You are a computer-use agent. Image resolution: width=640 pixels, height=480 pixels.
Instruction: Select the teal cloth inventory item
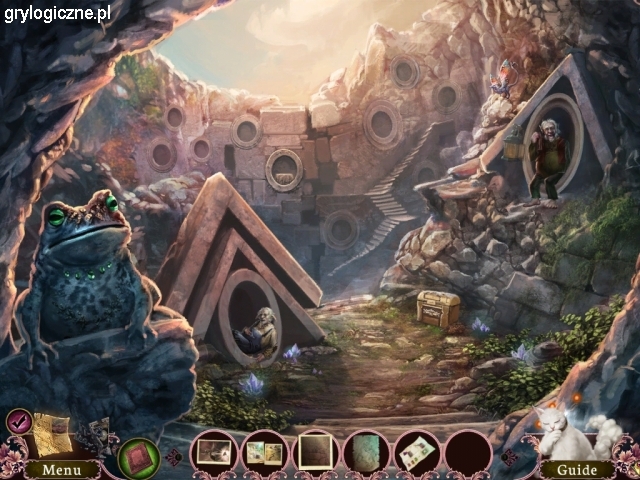click(366, 452)
